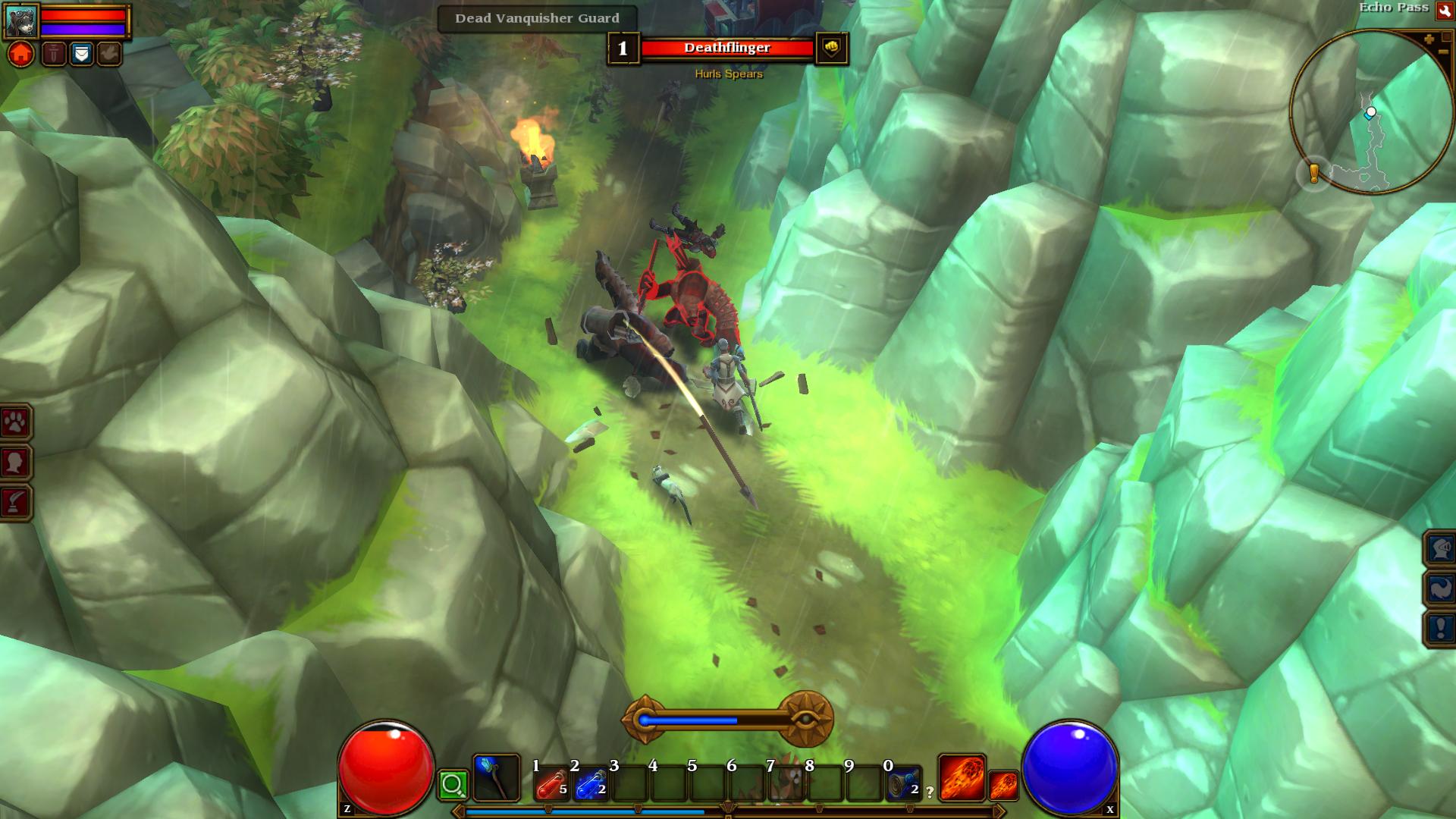This screenshot has height=819, width=1456.
Task: Select the equipped staff weapon slot
Action: pos(496,778)
